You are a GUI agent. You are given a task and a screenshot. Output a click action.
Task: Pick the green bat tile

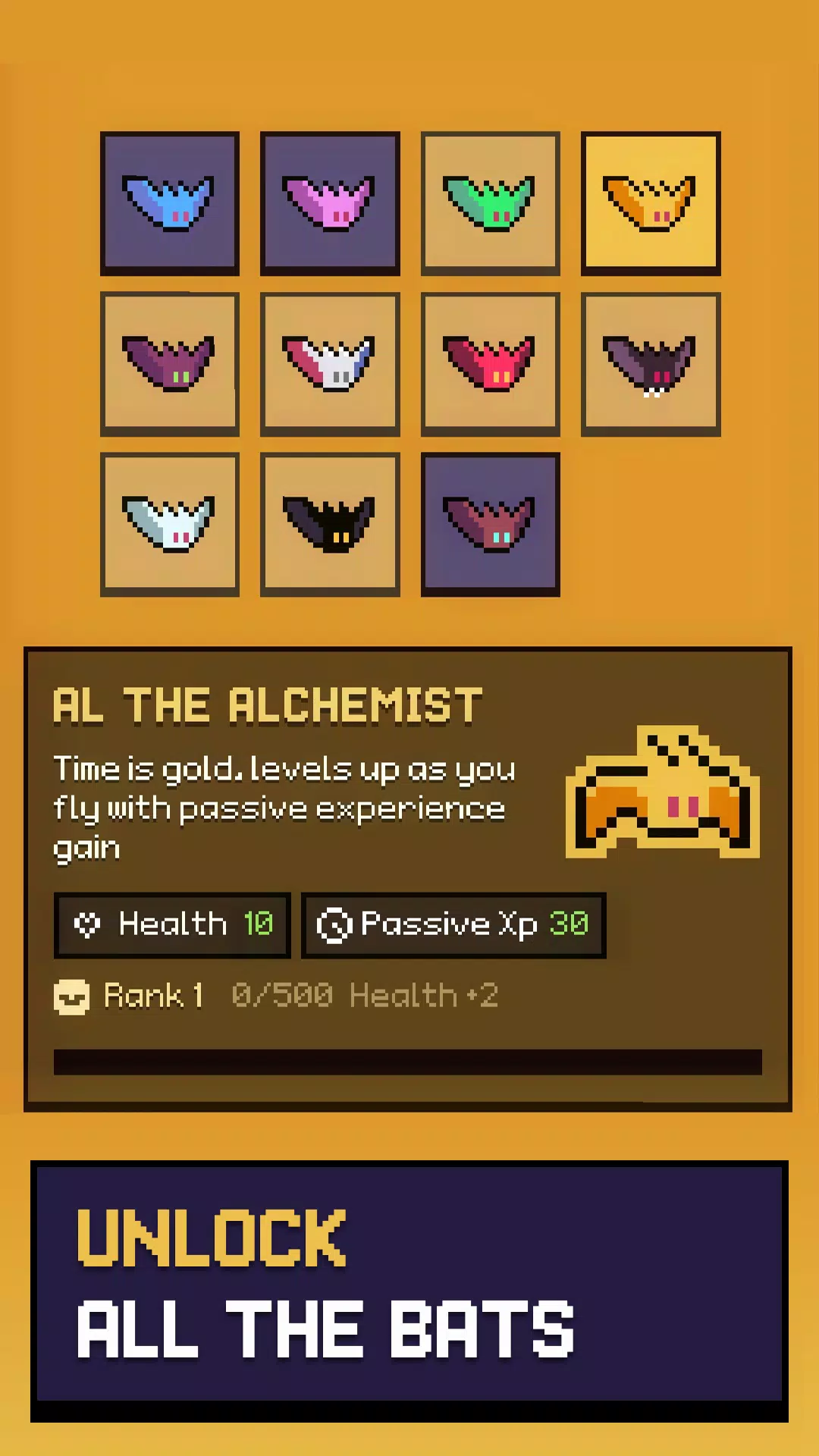click(491, 203)
